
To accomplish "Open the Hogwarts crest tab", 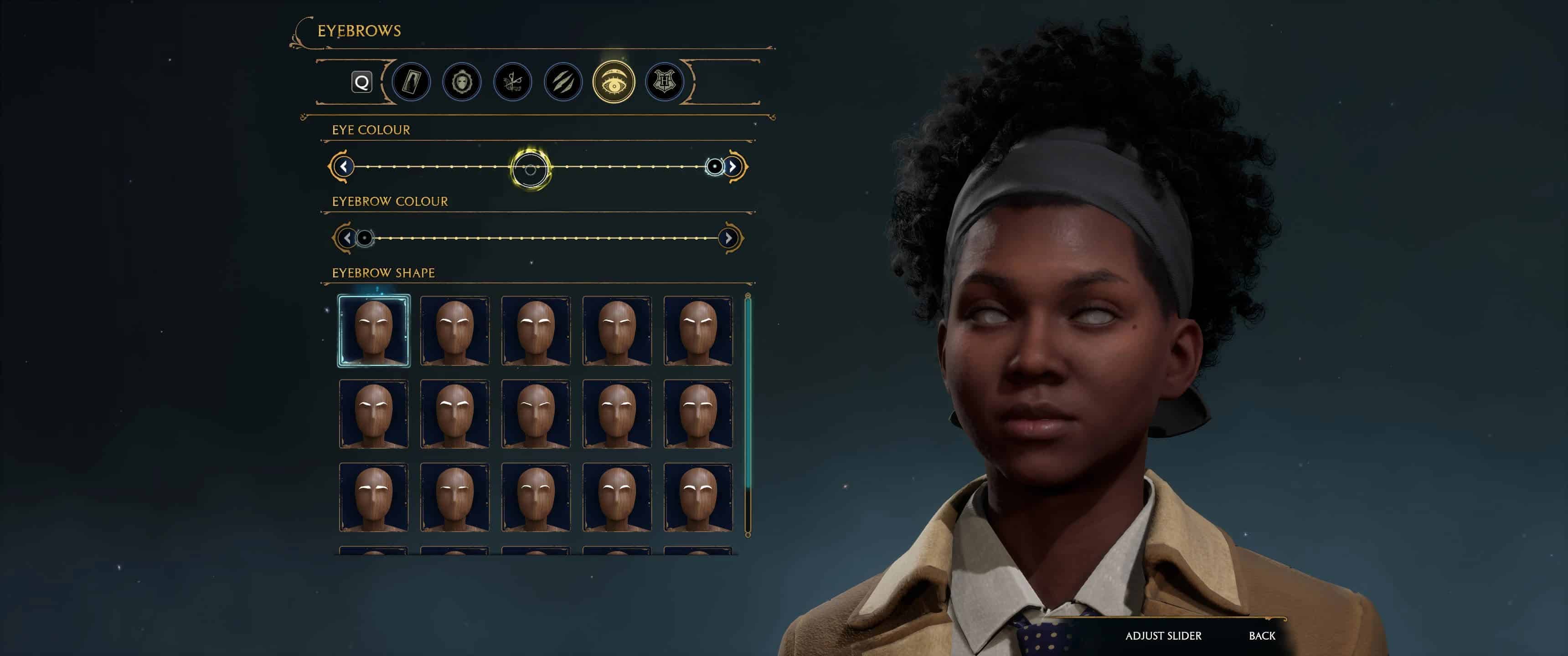I will [x=664, y=82].
